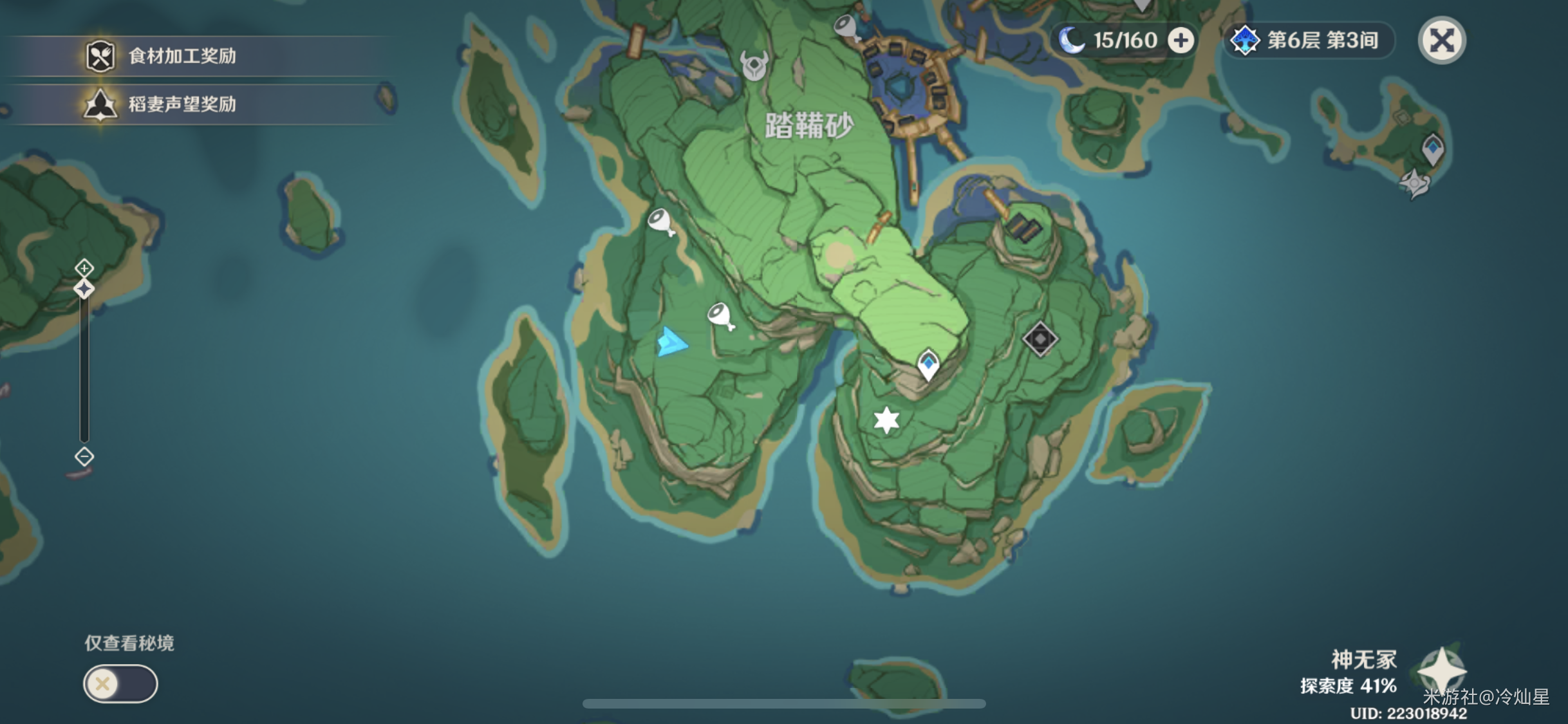The height and width of the screenshot is (724, 1568).
Task: Zoom out using the minus control below the slider
Action: 84,456
